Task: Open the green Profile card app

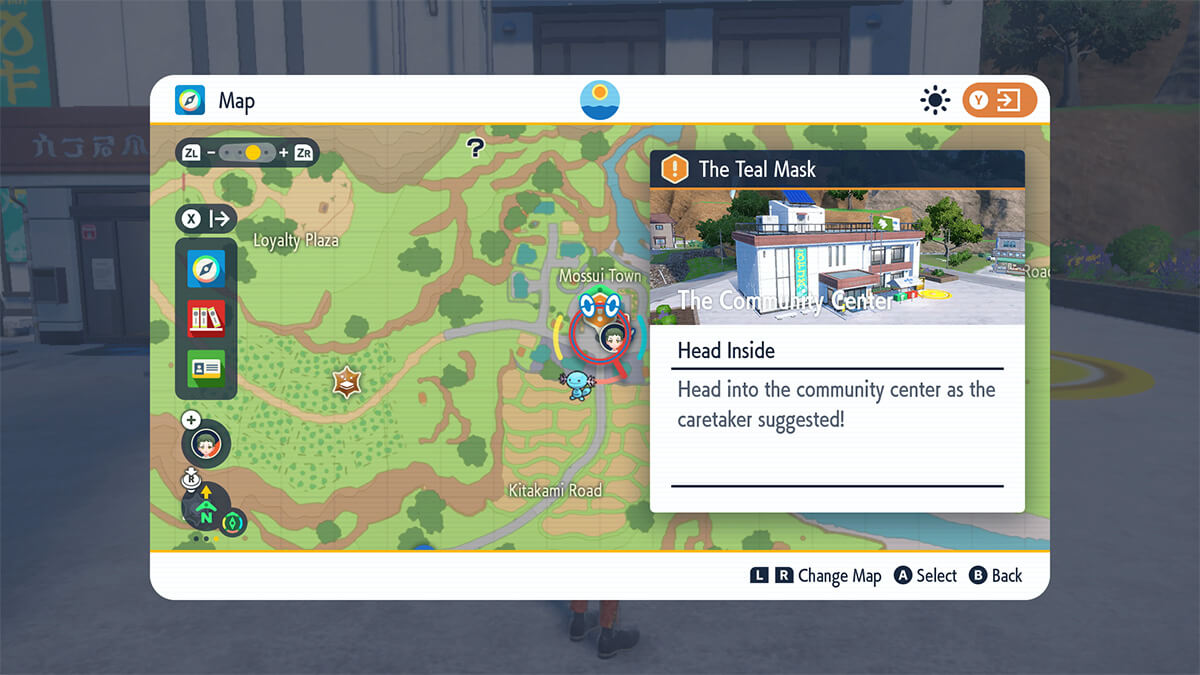Action: coord(206,367)
